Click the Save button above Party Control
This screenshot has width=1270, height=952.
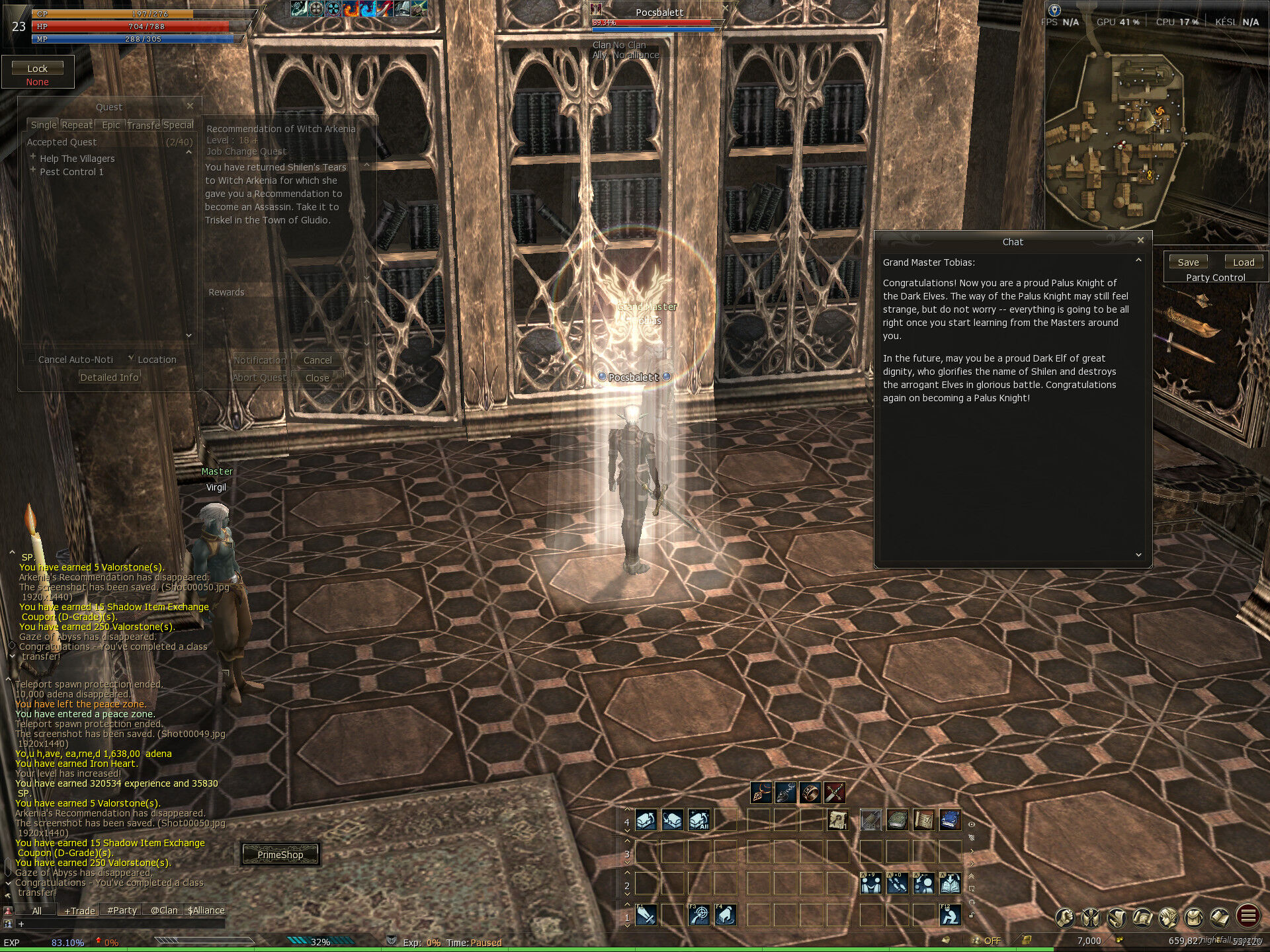[1188, 262]
